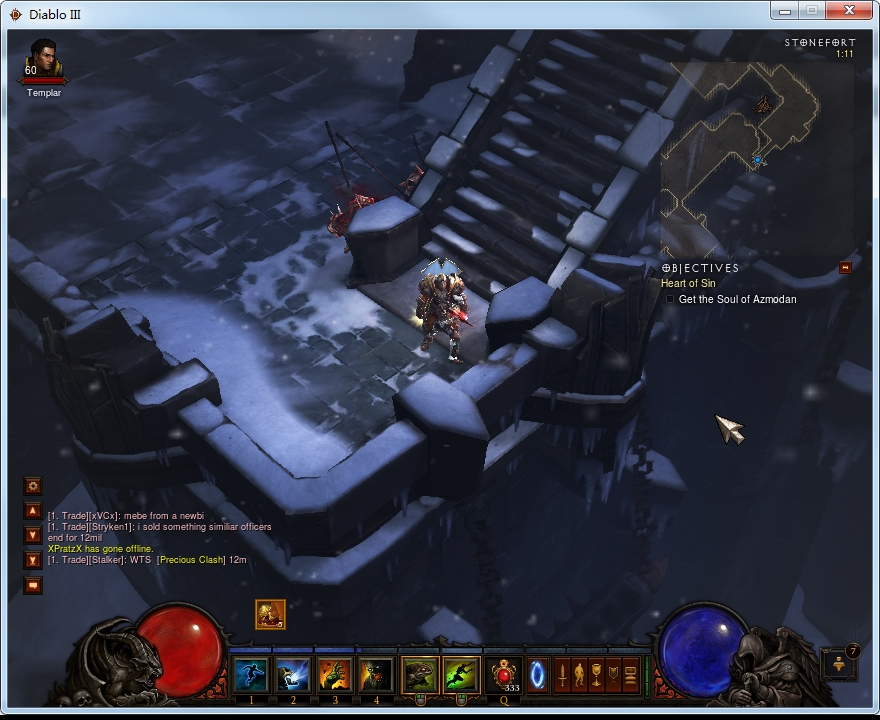Trigger the zombie skill in slot 4
Screen dimensions: 880x720
(377, 676)
